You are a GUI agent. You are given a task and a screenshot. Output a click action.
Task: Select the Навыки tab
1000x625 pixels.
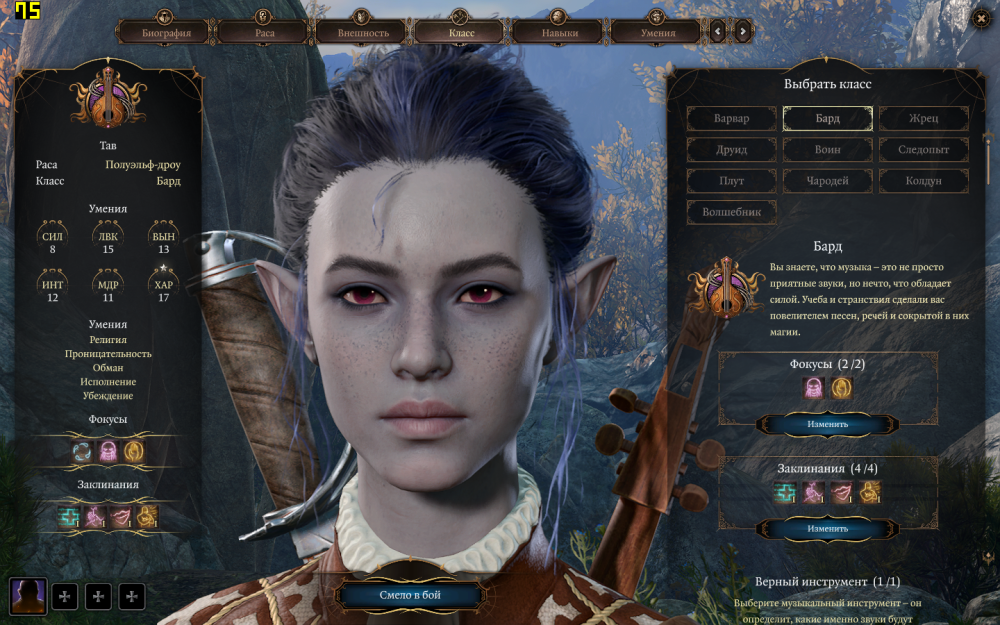pyautogui.click(x=559, y=32)
